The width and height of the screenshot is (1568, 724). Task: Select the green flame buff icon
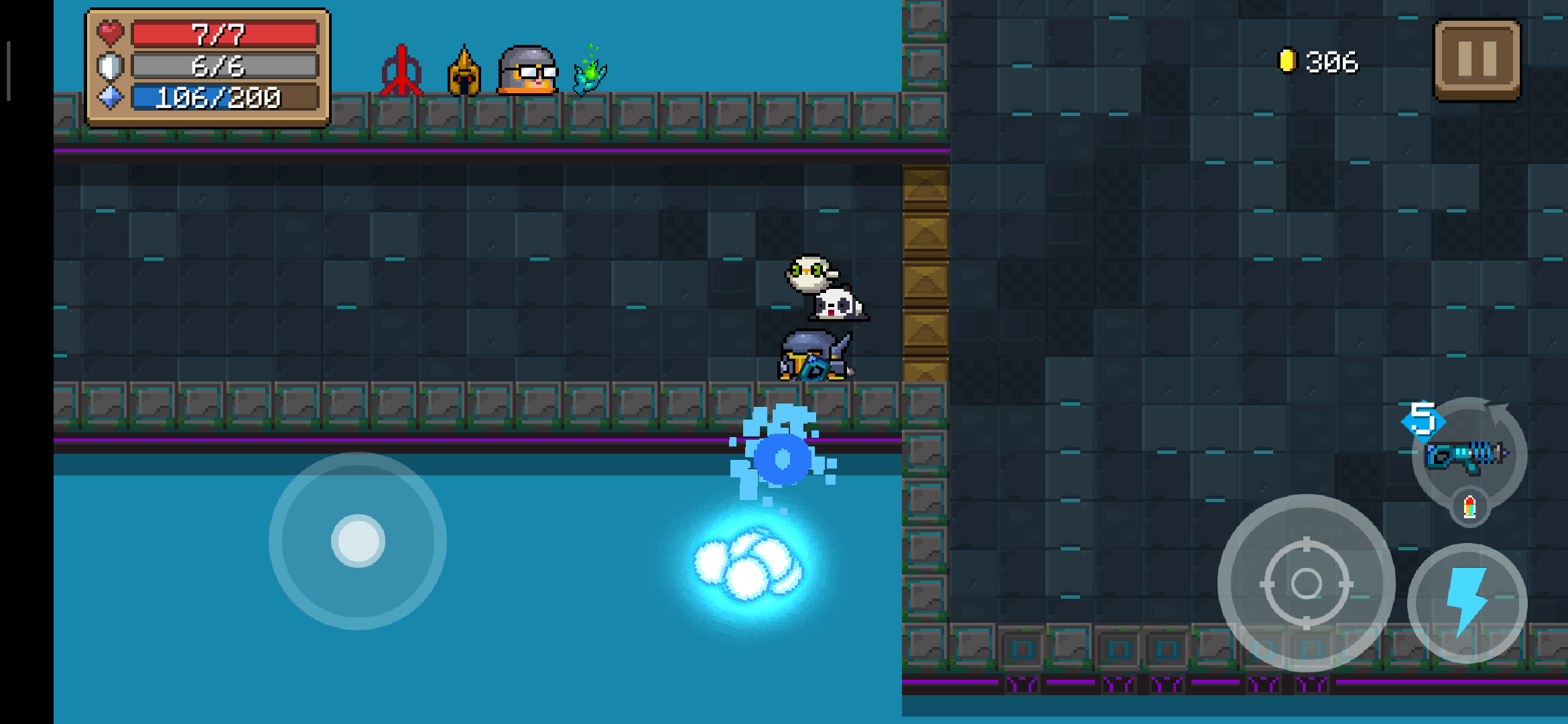point(590,71)
